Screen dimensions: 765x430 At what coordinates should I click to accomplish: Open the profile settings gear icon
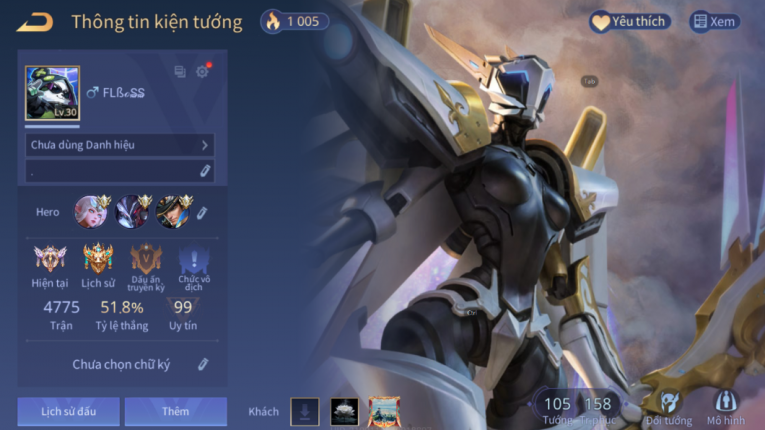tap(203, 72)
